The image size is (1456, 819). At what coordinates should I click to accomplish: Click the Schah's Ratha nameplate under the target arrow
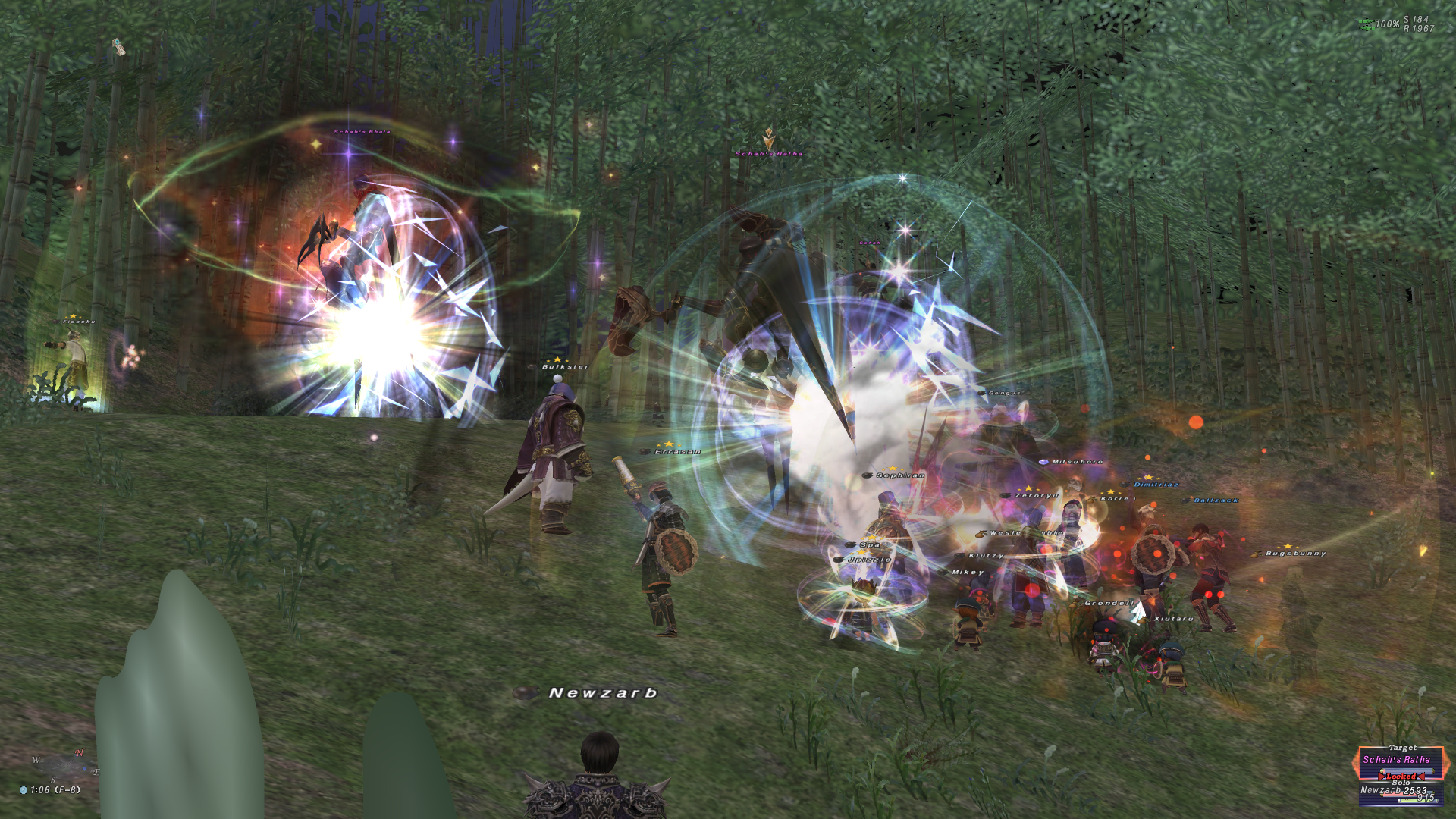768,154
